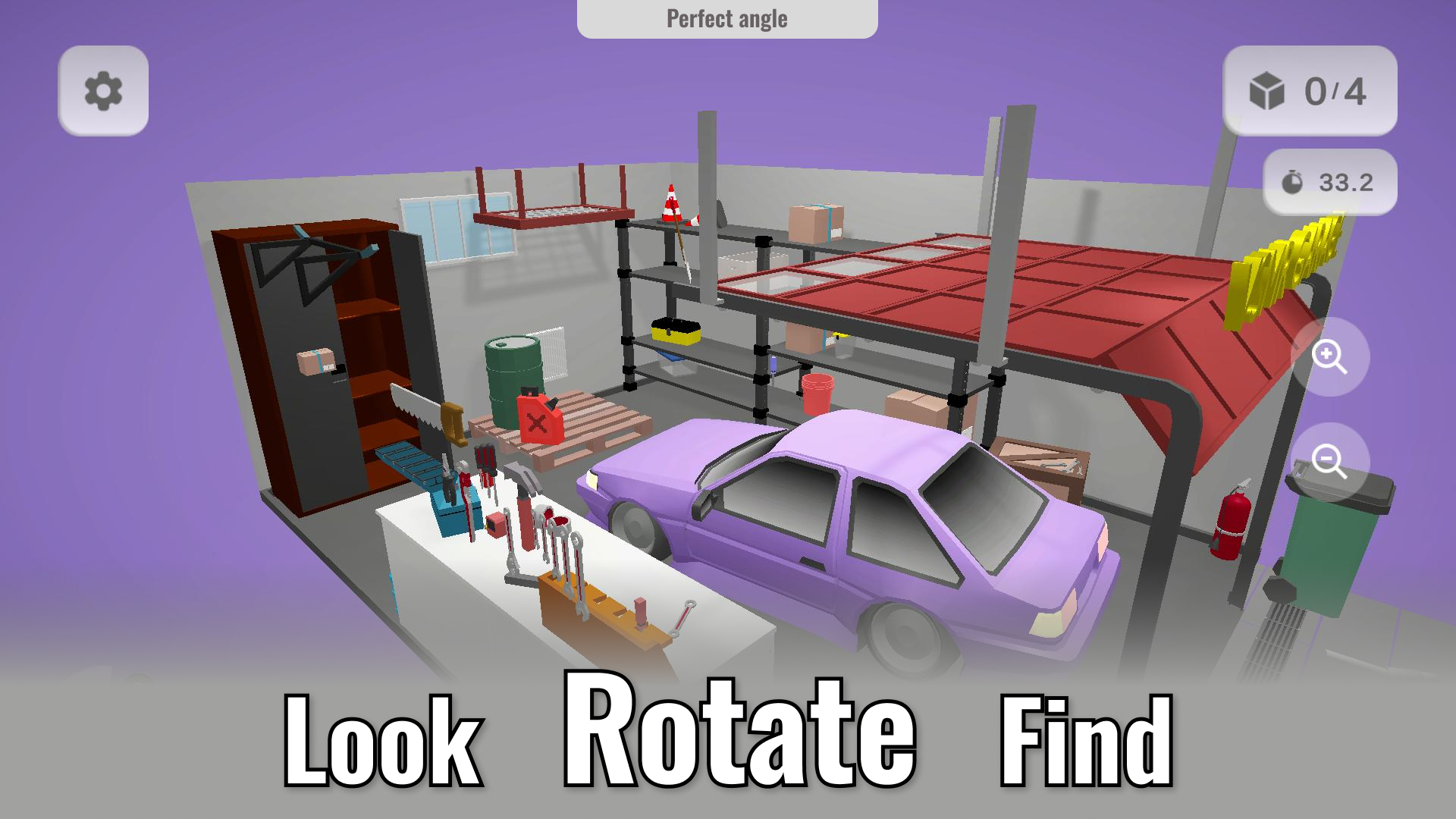This screenshot has width=1456, height=819.
Task: Click the Perfect angle banner
Action: click(727, 18)
